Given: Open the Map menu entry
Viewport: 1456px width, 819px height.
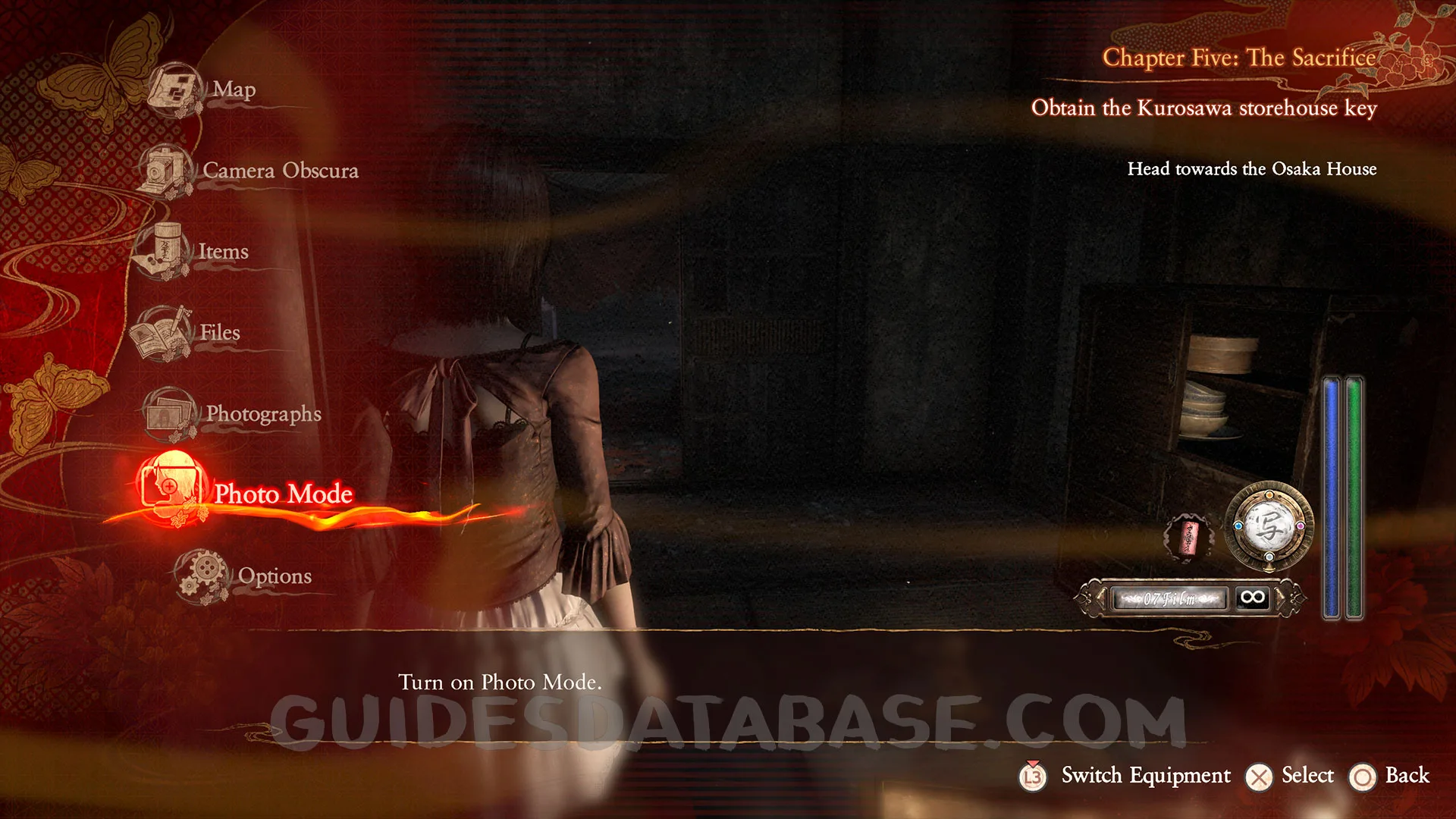Looking at the screenshot, I should (232, 89).
